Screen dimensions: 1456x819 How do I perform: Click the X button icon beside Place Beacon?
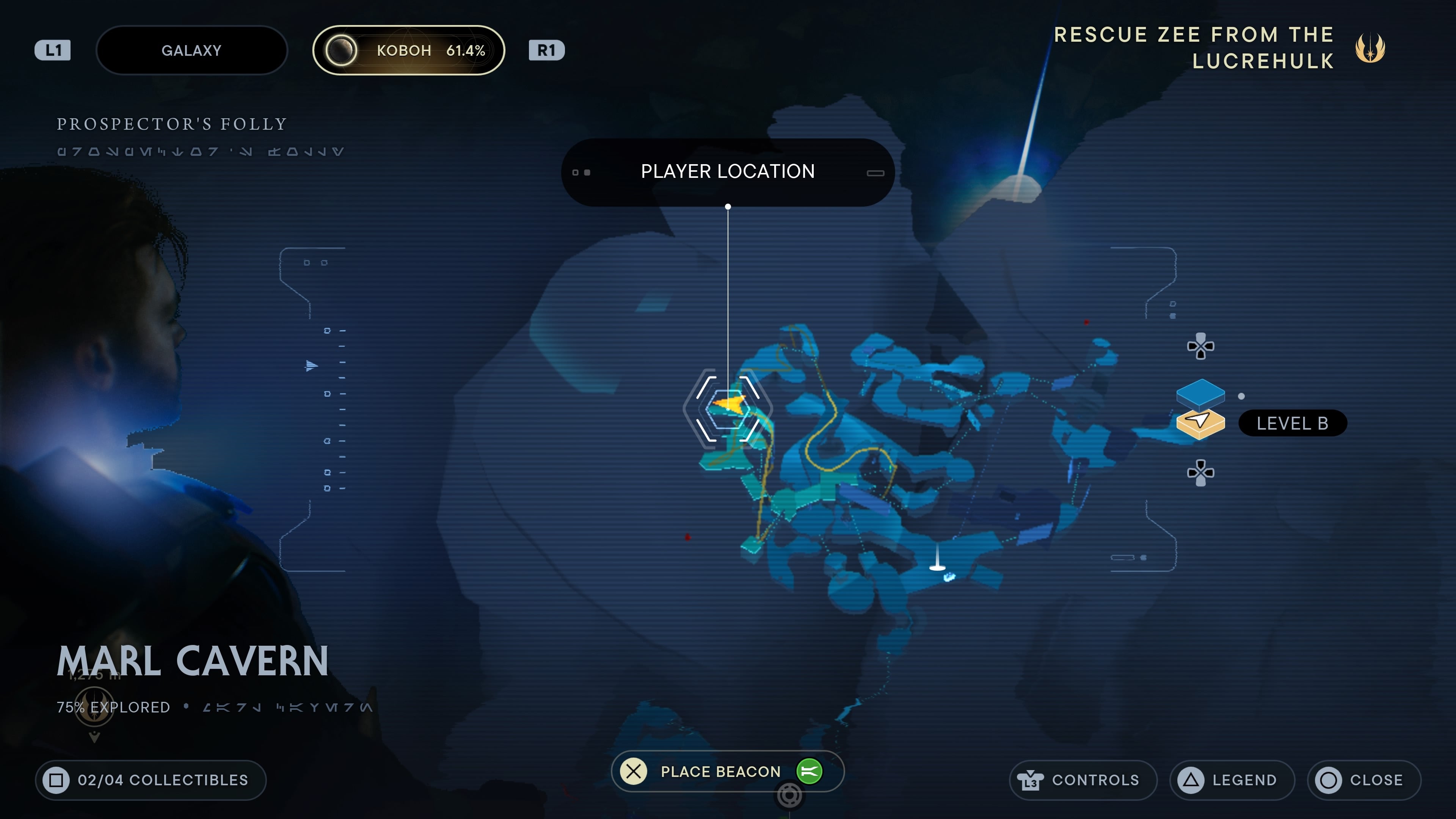(634, 771)
